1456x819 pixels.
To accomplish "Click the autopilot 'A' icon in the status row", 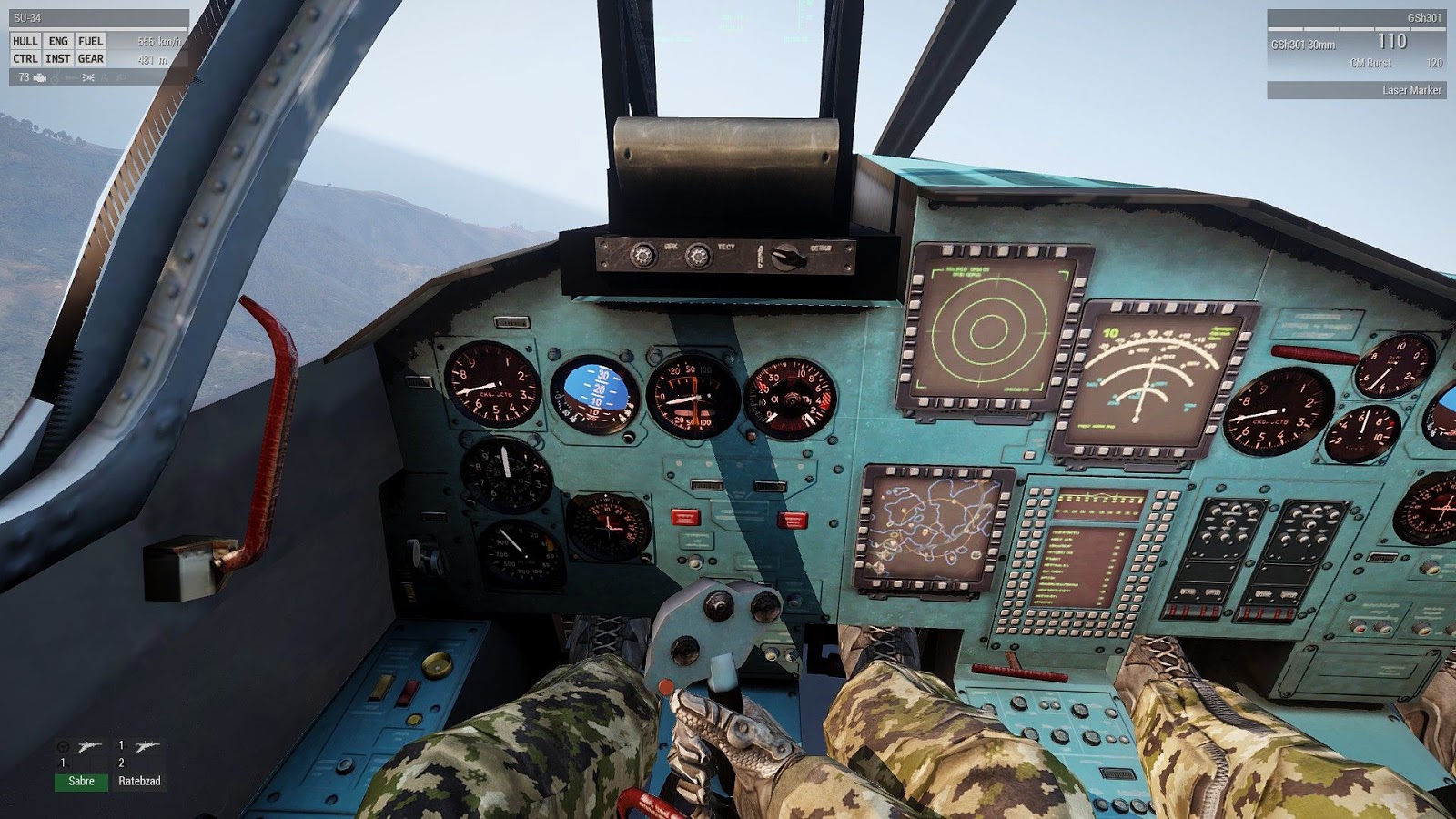I will 105,78.
